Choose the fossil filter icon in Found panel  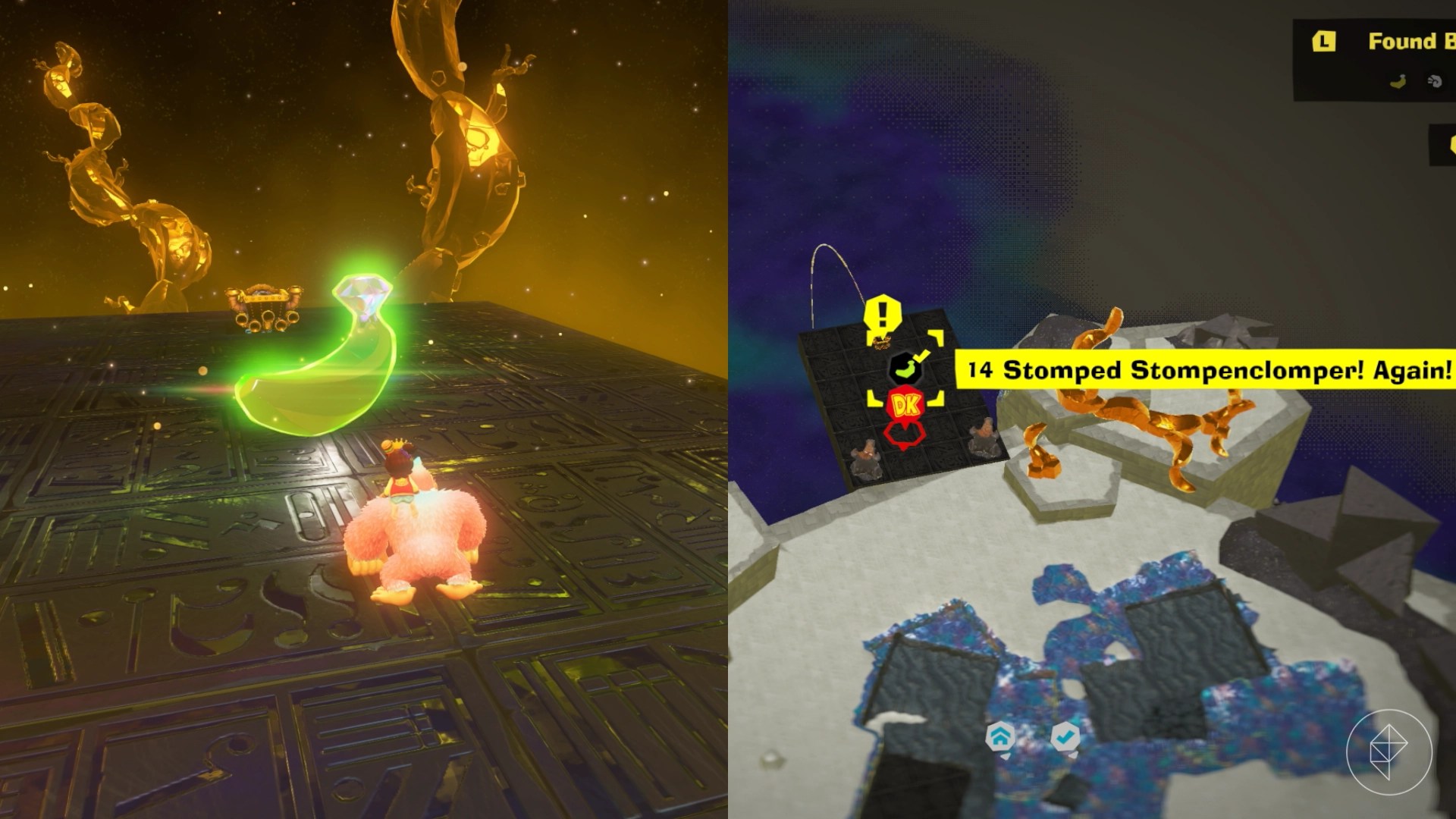tap(1435, 82)
